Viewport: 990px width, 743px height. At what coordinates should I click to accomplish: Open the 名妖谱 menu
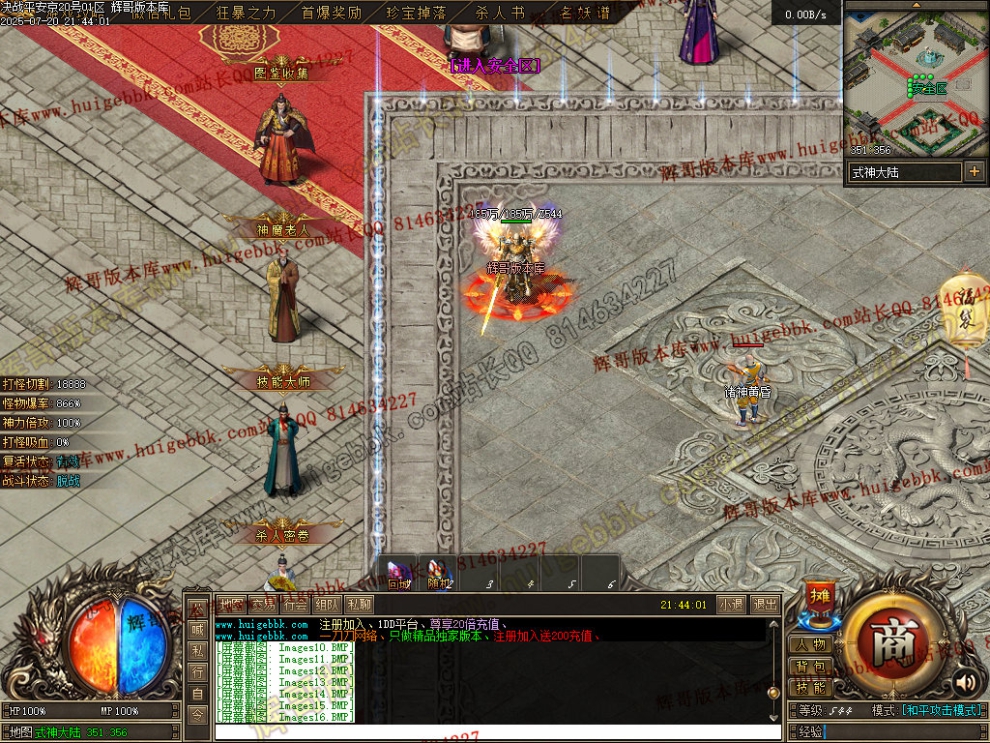(x=580, y=13)
